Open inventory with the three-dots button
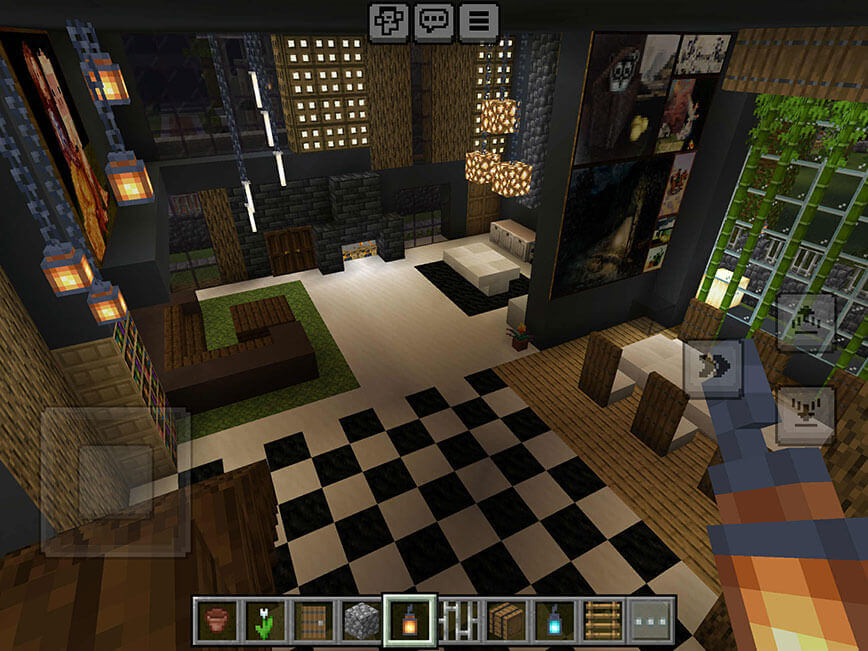 652,620
